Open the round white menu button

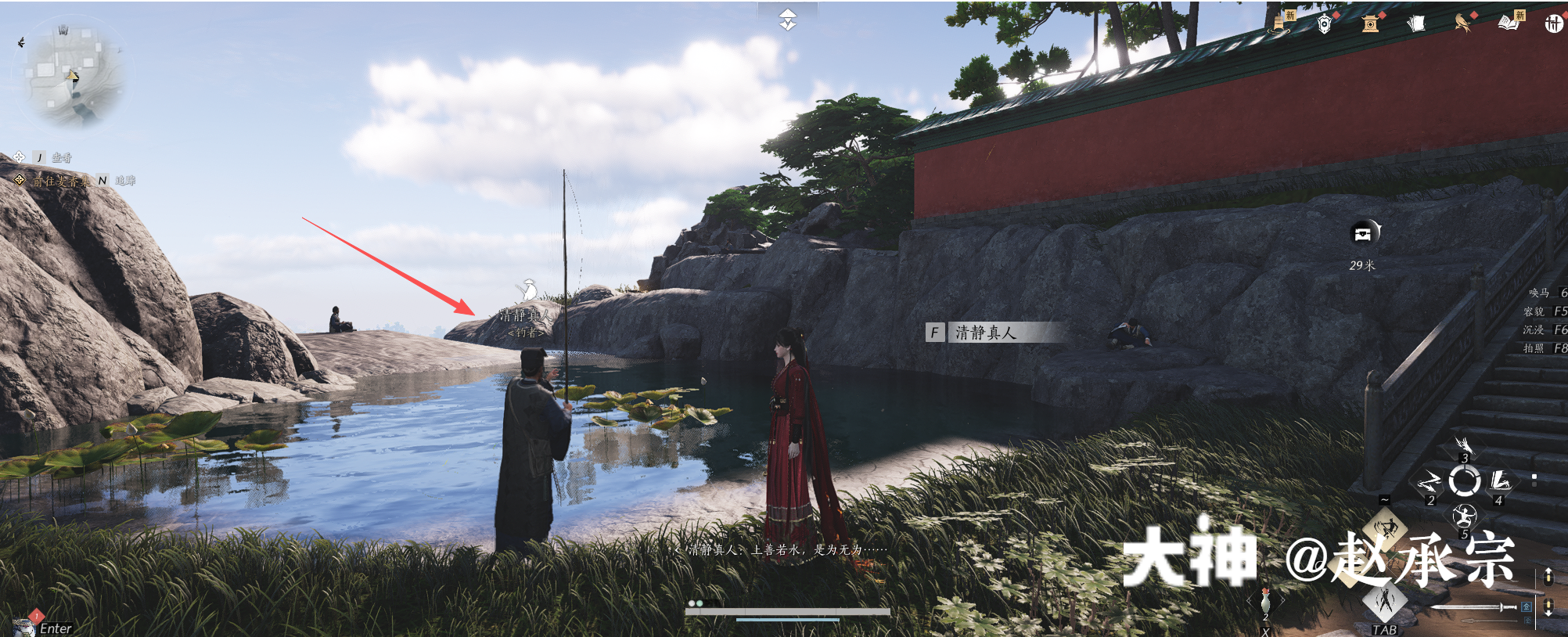click(1553, 24)
